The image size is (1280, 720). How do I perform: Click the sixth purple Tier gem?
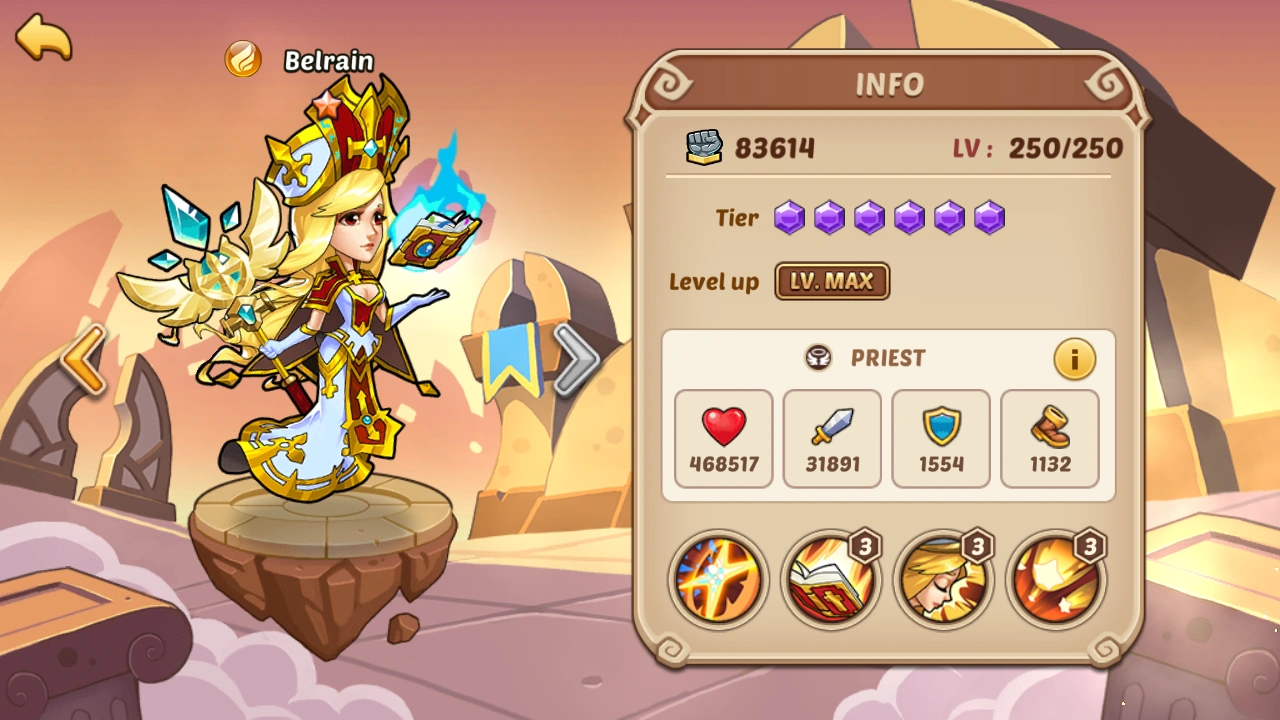989,217
